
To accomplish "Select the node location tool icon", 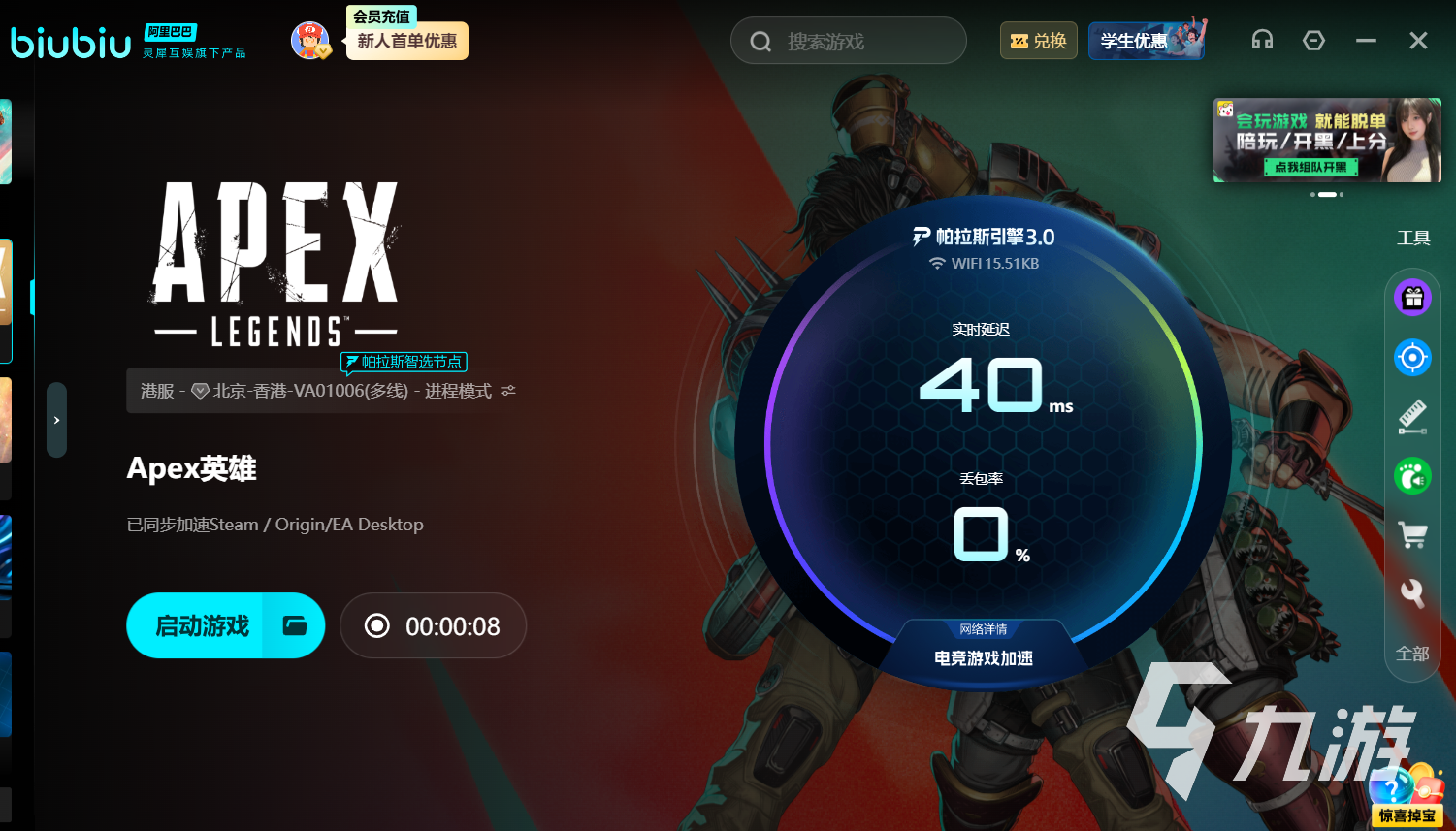I will [1412, 357].
